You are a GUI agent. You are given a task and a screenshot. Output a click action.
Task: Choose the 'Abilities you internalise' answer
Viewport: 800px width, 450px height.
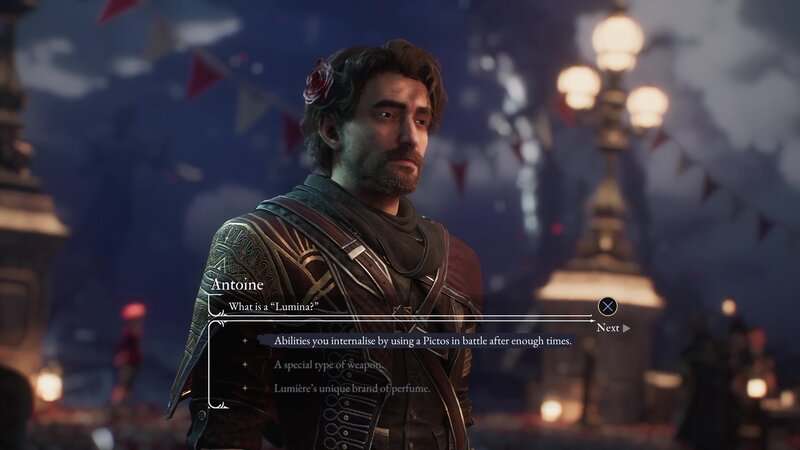(x=422, y=341)
